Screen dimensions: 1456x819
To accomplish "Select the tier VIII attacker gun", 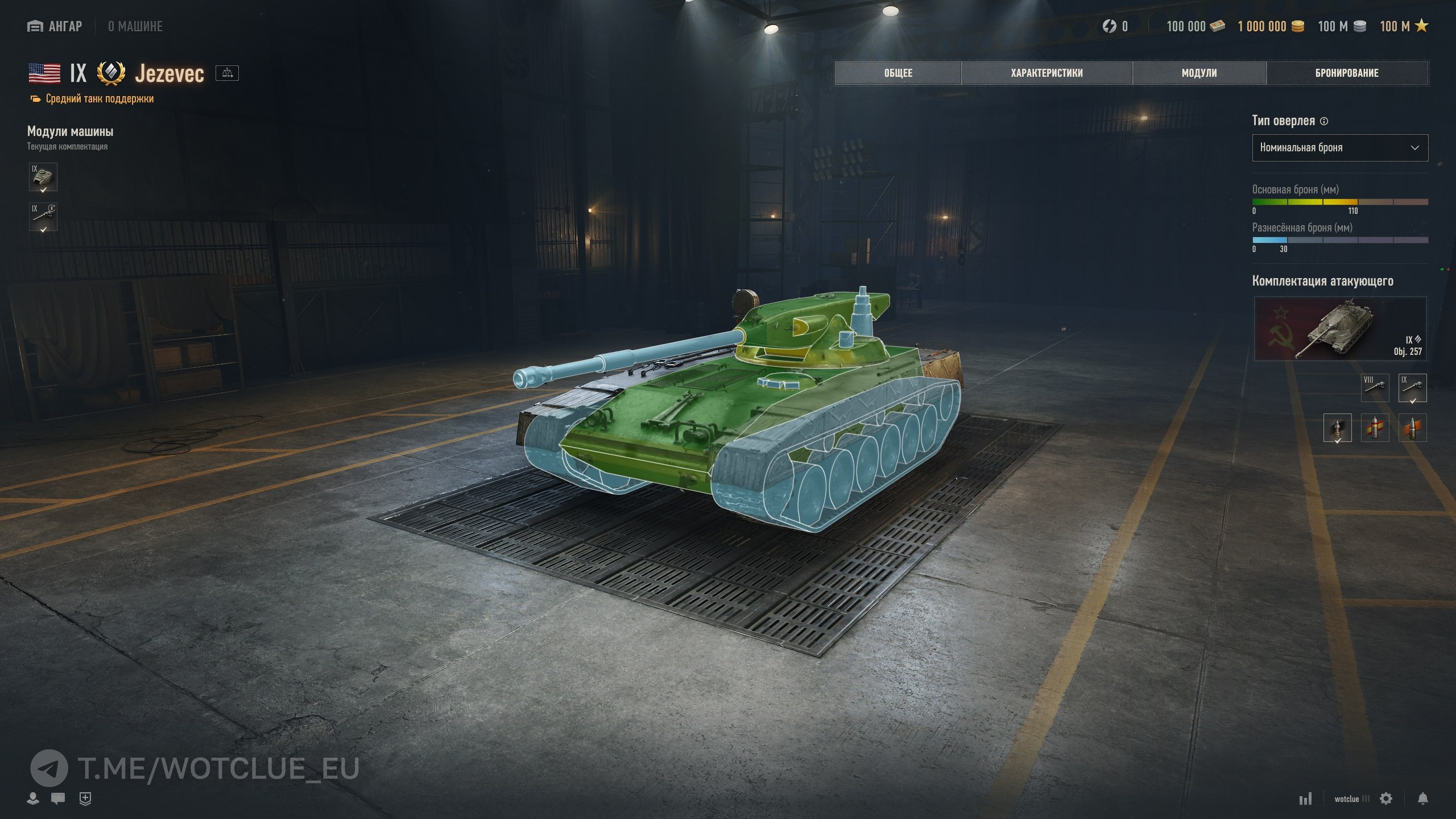I will tap(1375, 387).
